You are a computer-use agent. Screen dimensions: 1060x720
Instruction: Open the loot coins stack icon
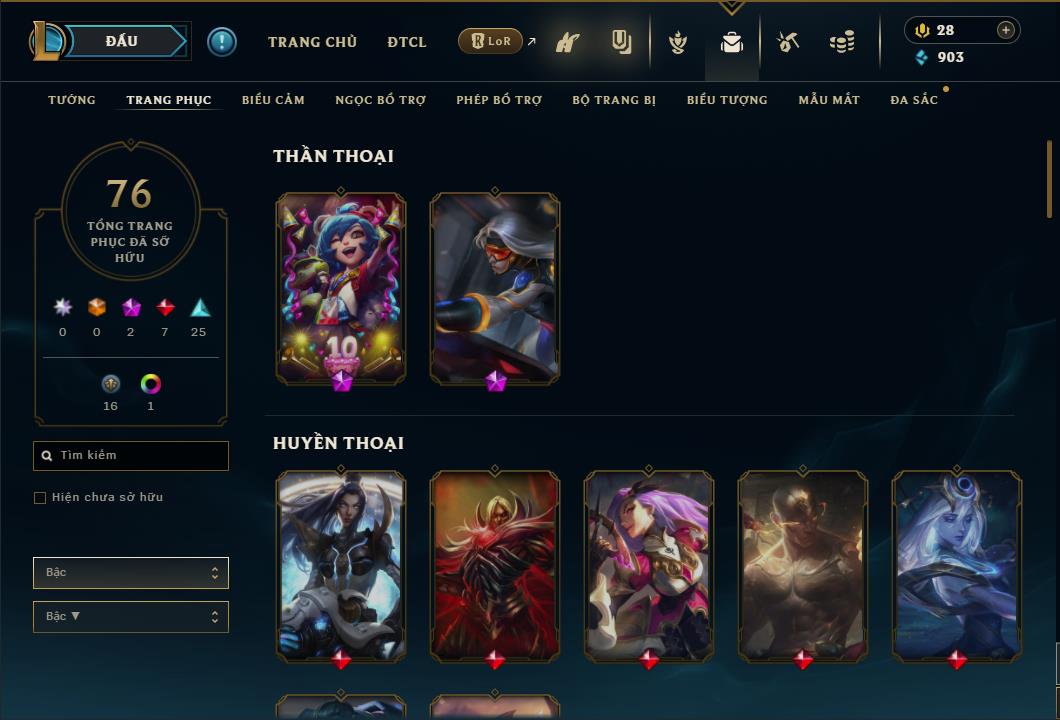842,42
